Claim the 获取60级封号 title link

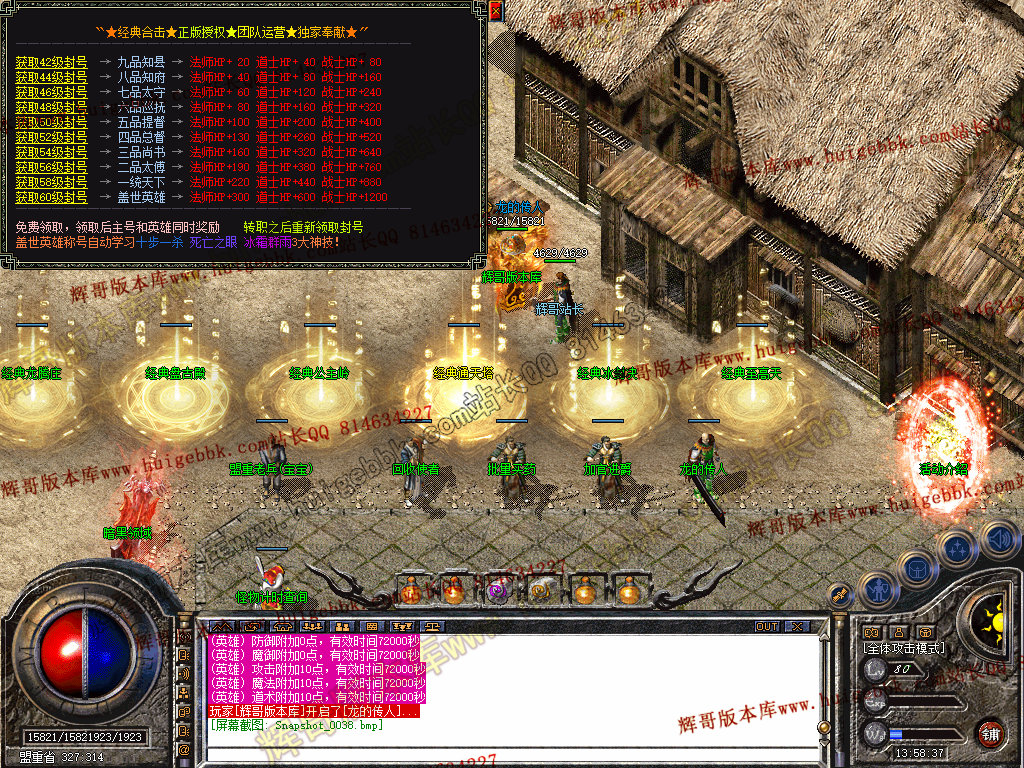coord(51,198)
